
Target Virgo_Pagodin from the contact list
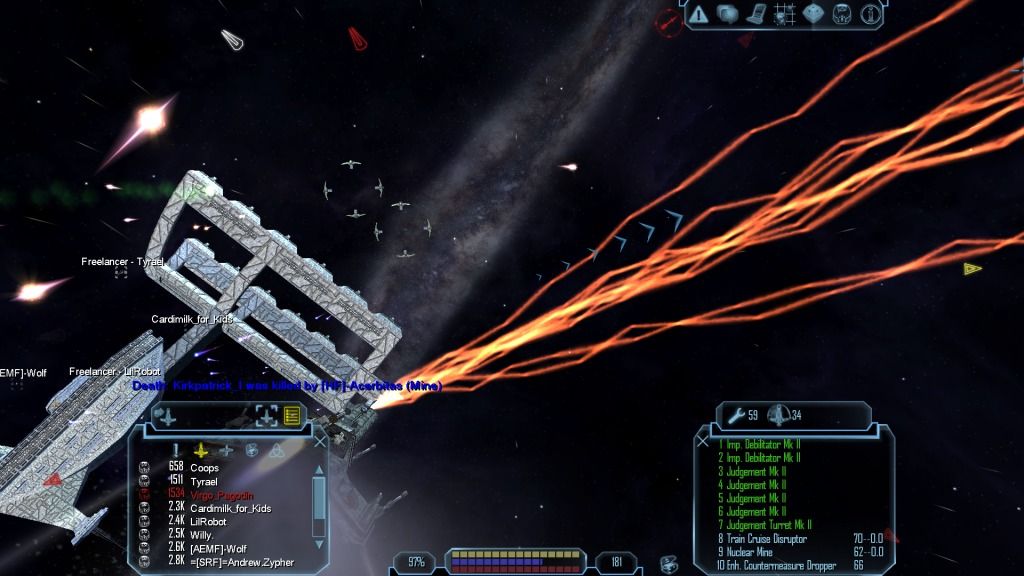[222, 495]
